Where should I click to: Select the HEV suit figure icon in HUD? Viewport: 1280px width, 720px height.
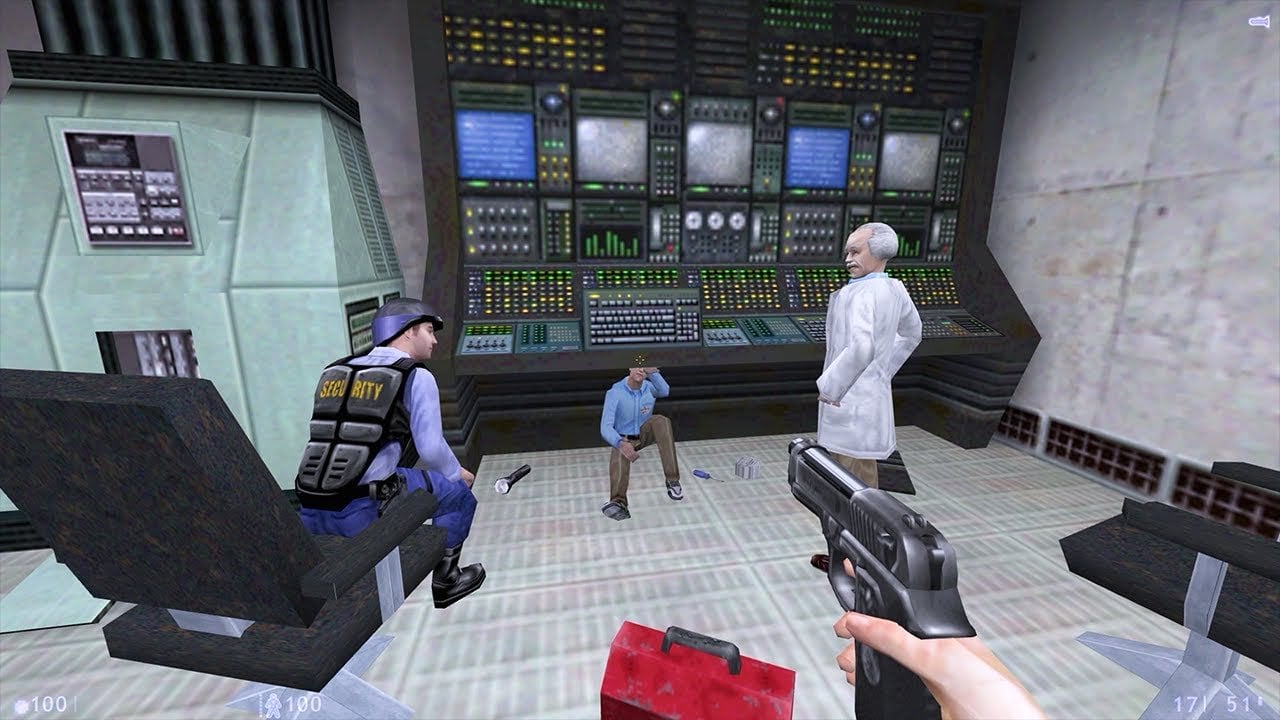point(275,703)
